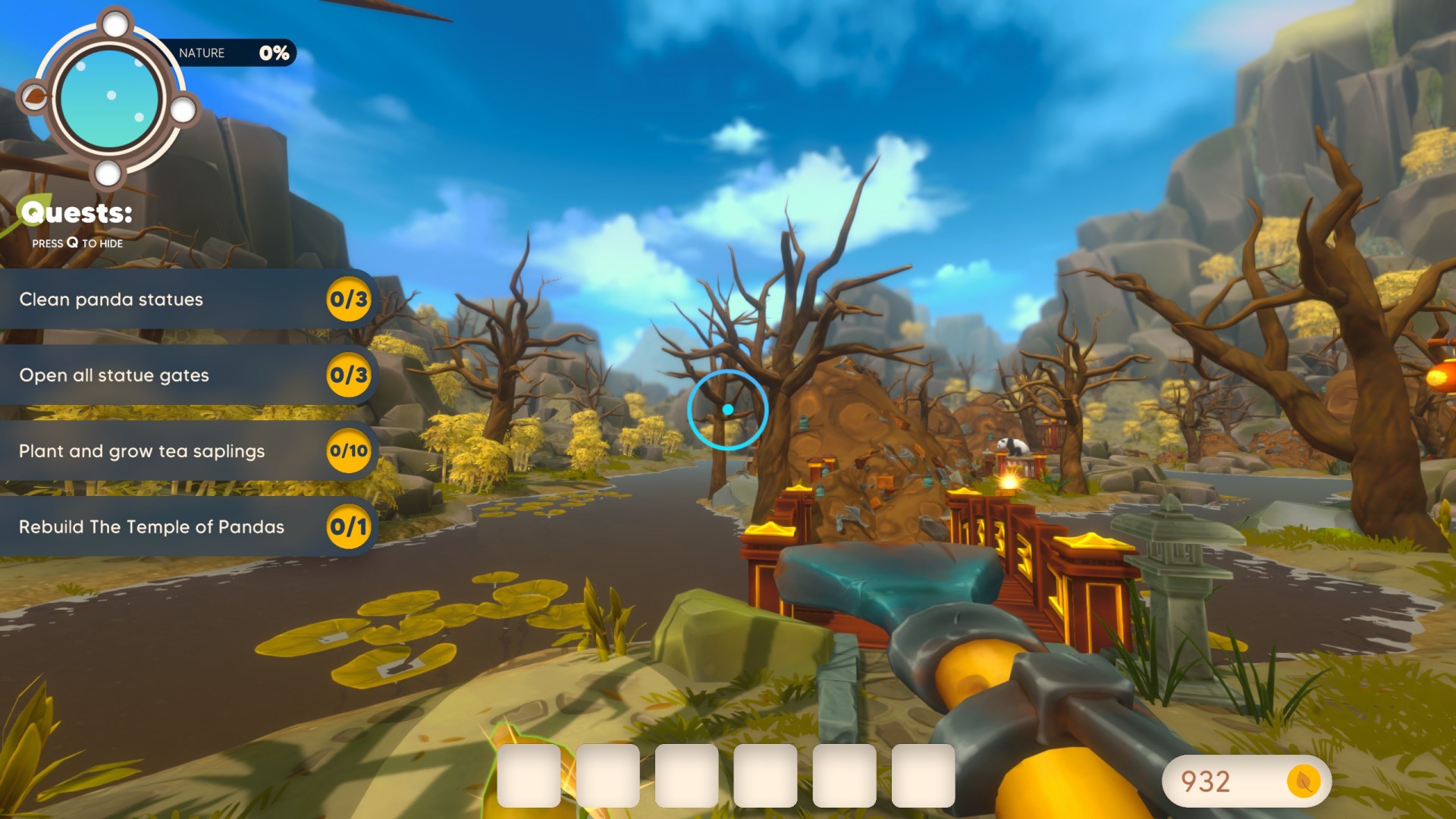Select the 'Rebuild The Temple of Pandas' quest
1456x819 pixels.
coord(152,527)
